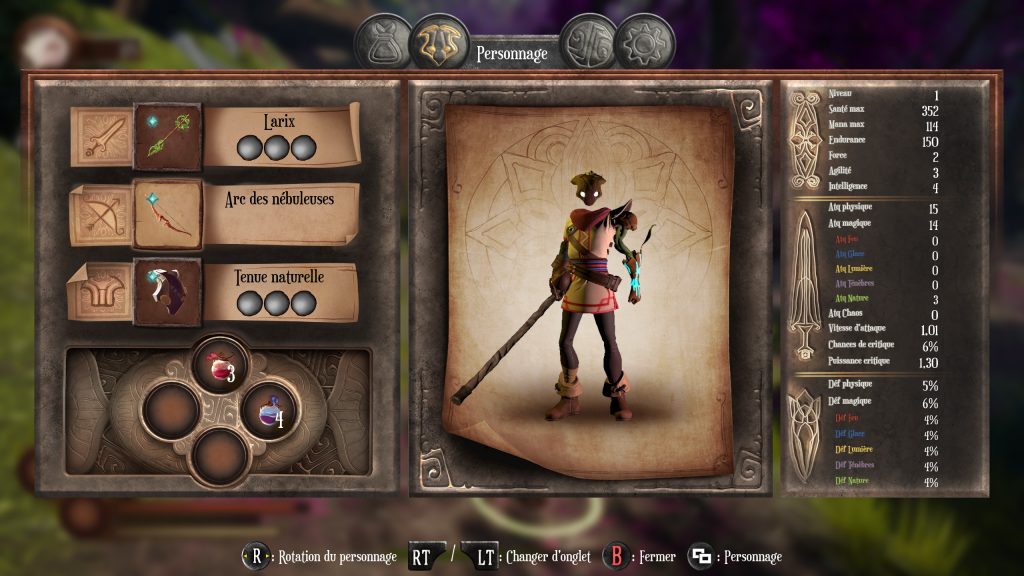Open the gear settings tab
Viewport: 1024px width, 576px height.
click(643, 41)
